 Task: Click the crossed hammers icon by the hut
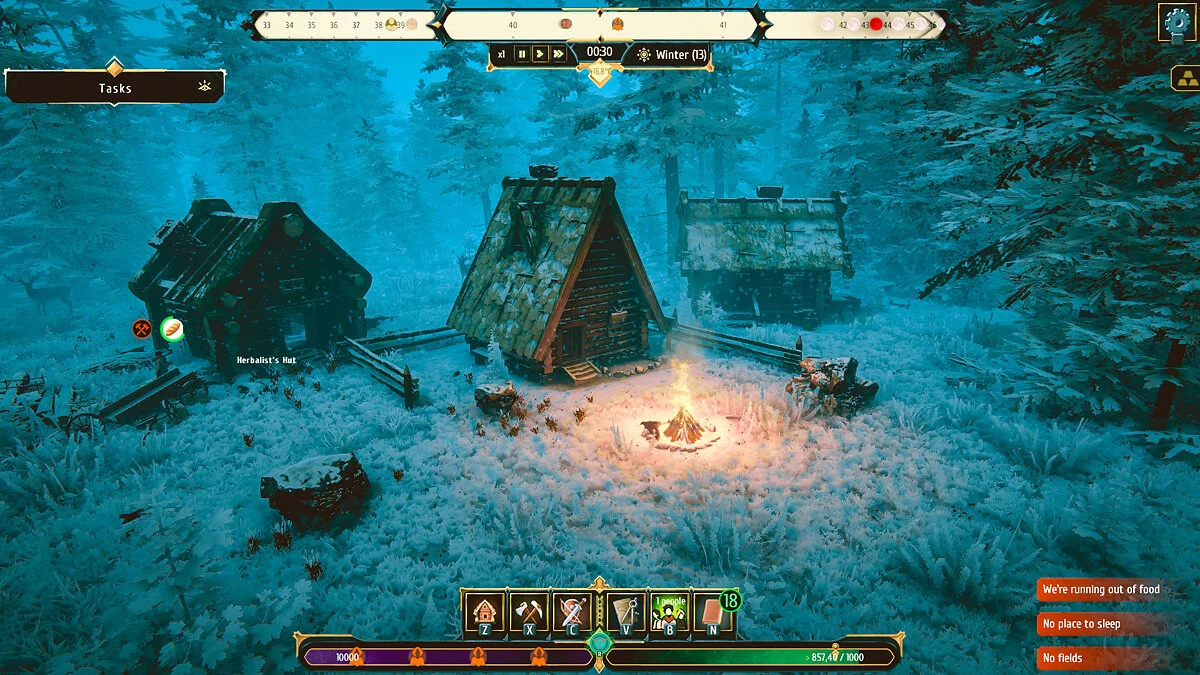pyautogui.click(x=142, y=328)
